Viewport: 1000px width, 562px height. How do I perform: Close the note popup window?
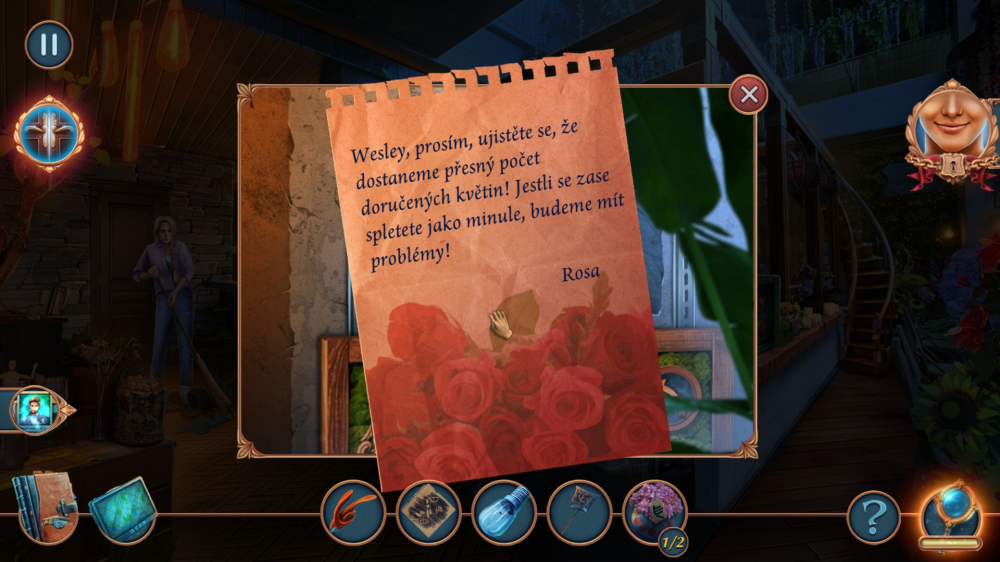748,95
